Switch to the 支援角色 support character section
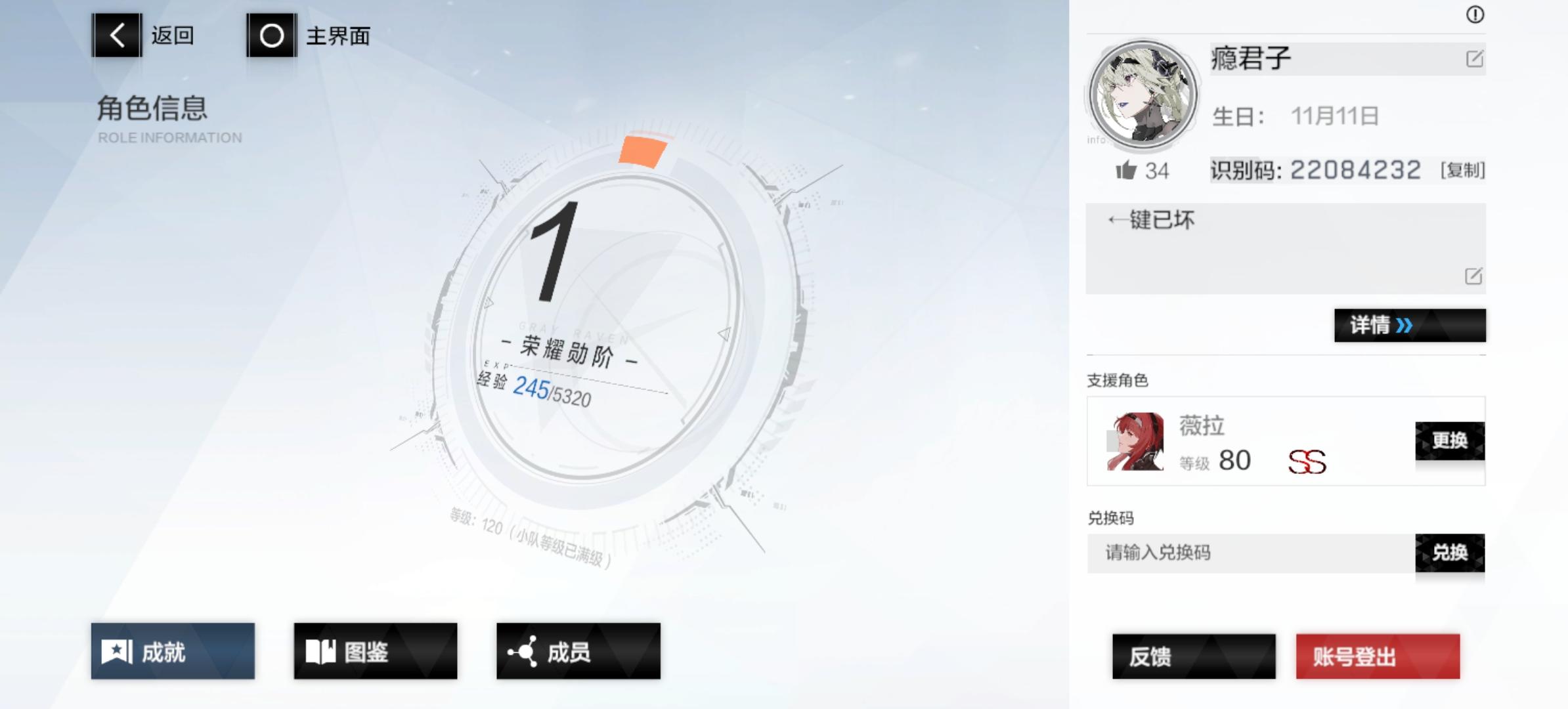This screenshot has height=709, width=1568. click(1116, 379)
